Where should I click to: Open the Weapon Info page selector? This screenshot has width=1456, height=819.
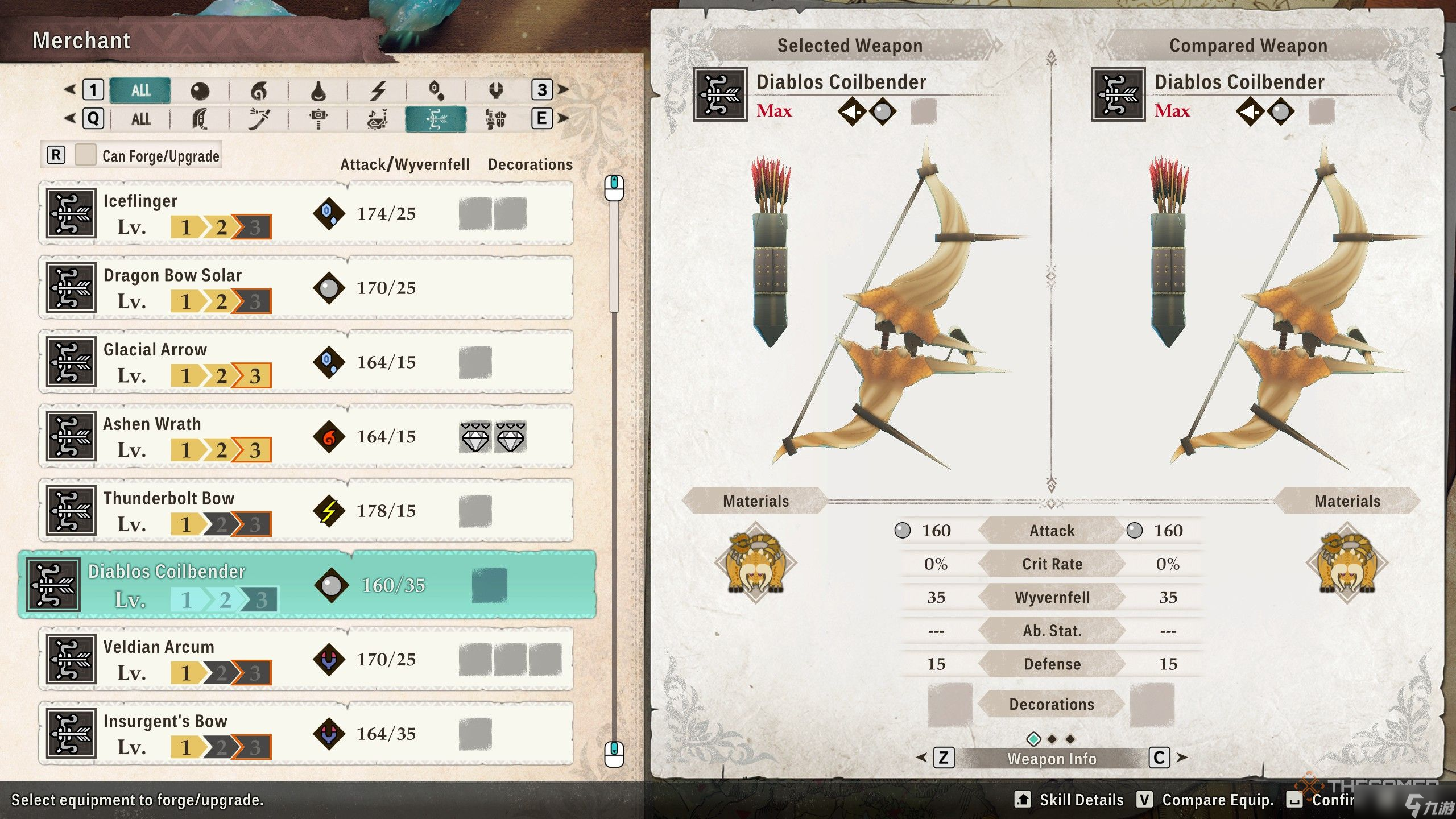1052,758
